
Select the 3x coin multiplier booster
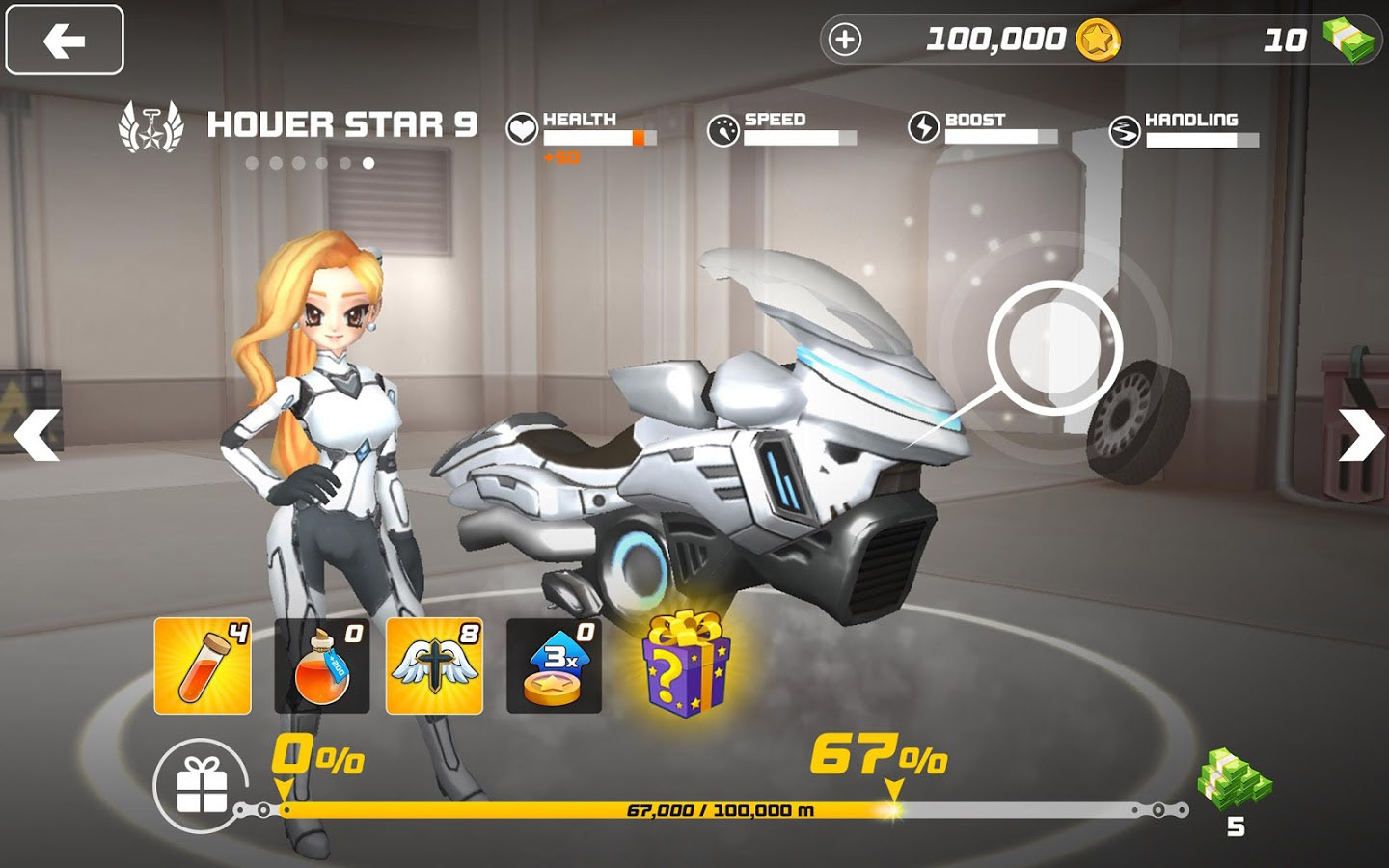click(x=554, y=665)
